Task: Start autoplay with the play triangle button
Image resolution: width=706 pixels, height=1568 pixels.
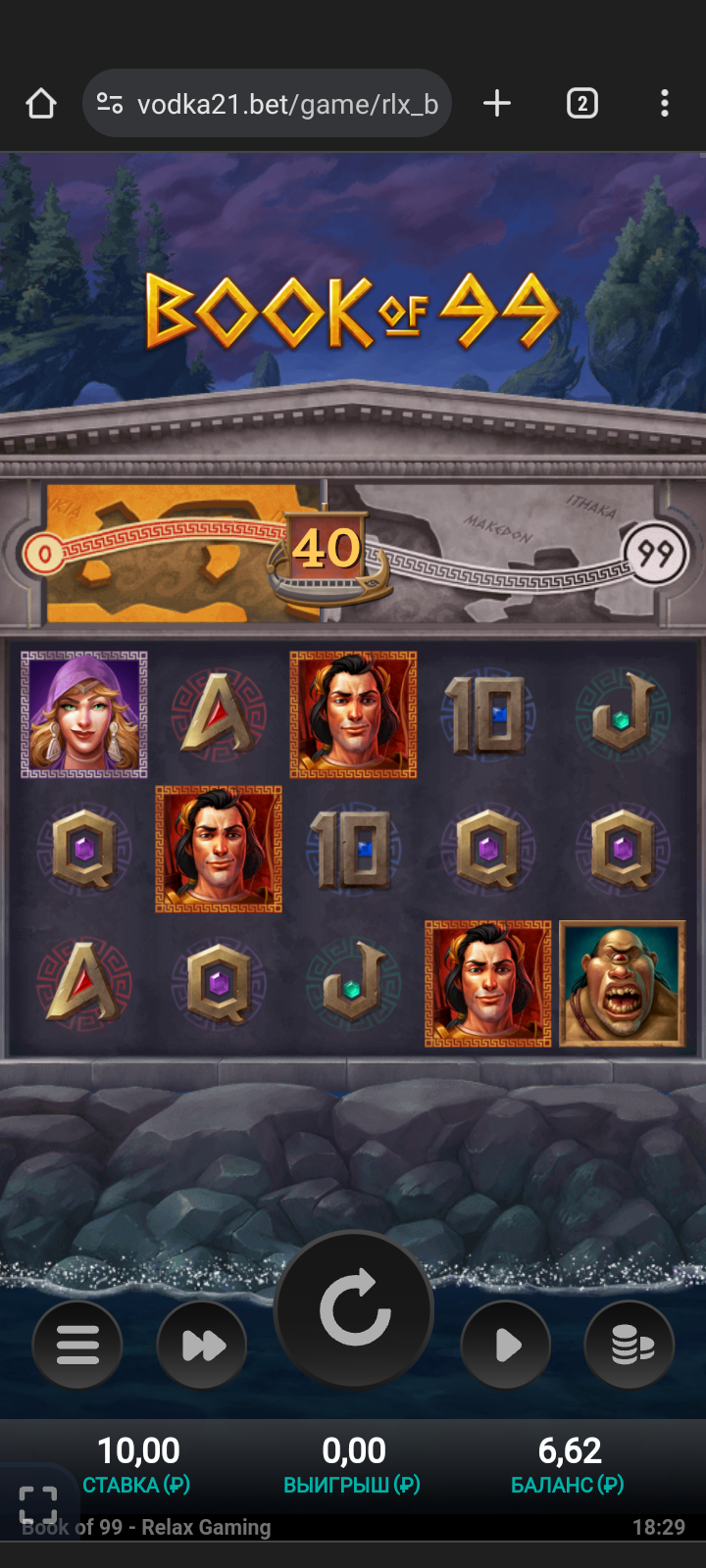Action: coord(506,1345)
